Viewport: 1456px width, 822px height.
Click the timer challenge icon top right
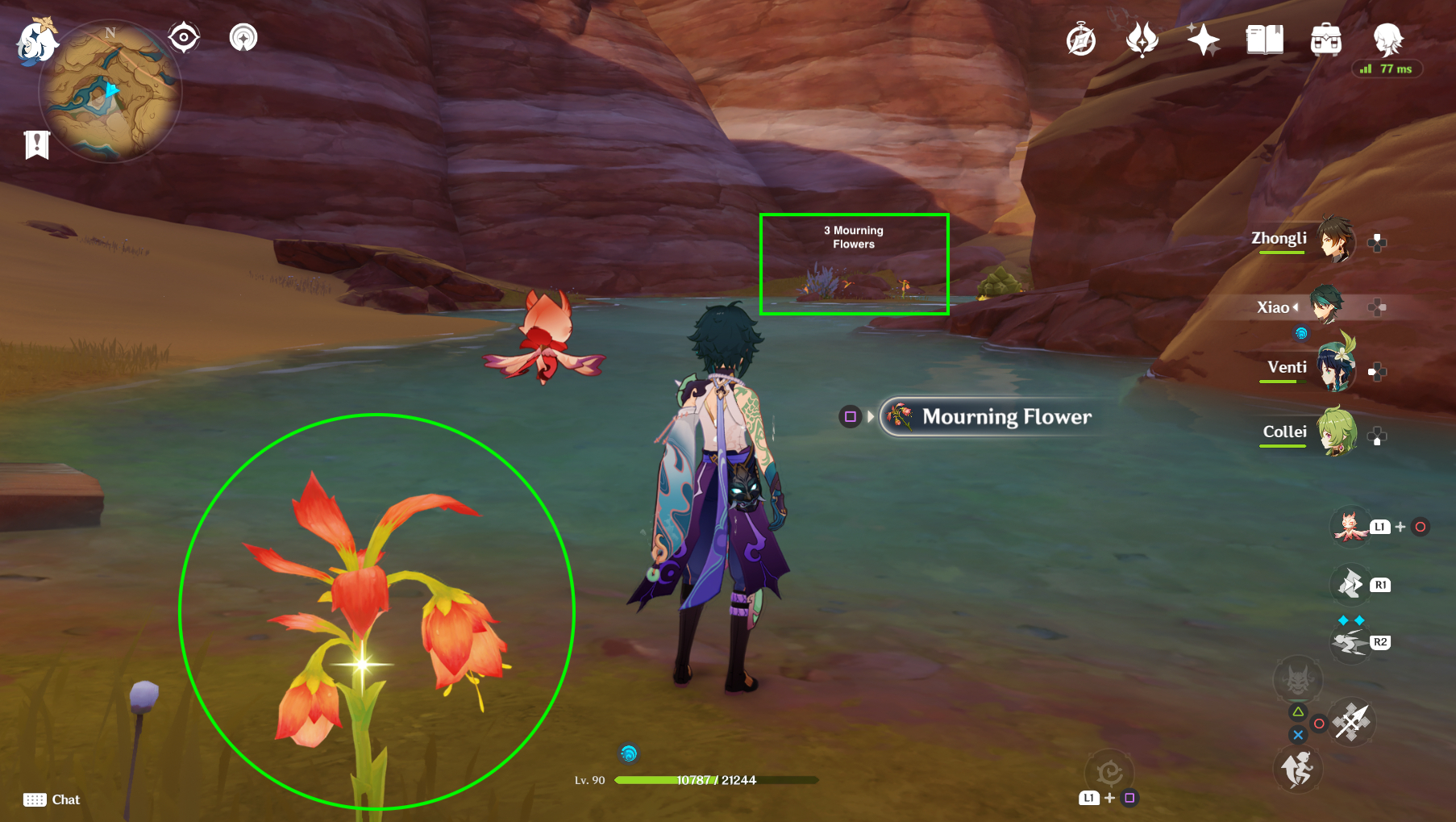1080,40
